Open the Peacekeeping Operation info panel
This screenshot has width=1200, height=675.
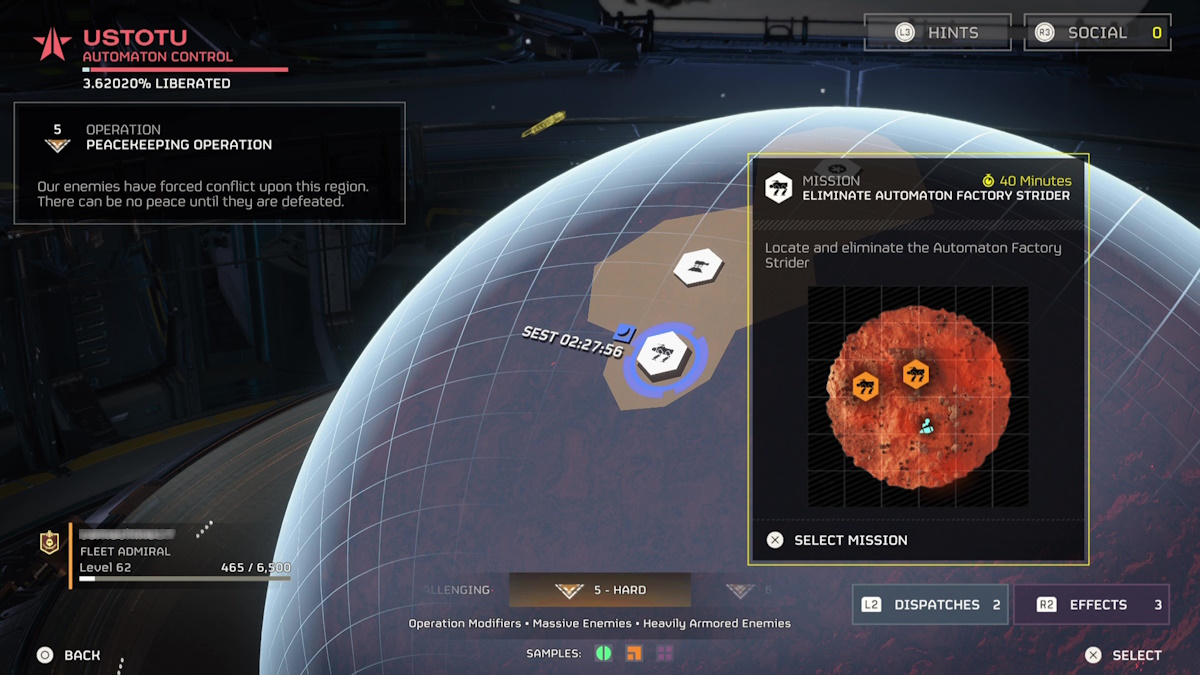tap(209, 163)
